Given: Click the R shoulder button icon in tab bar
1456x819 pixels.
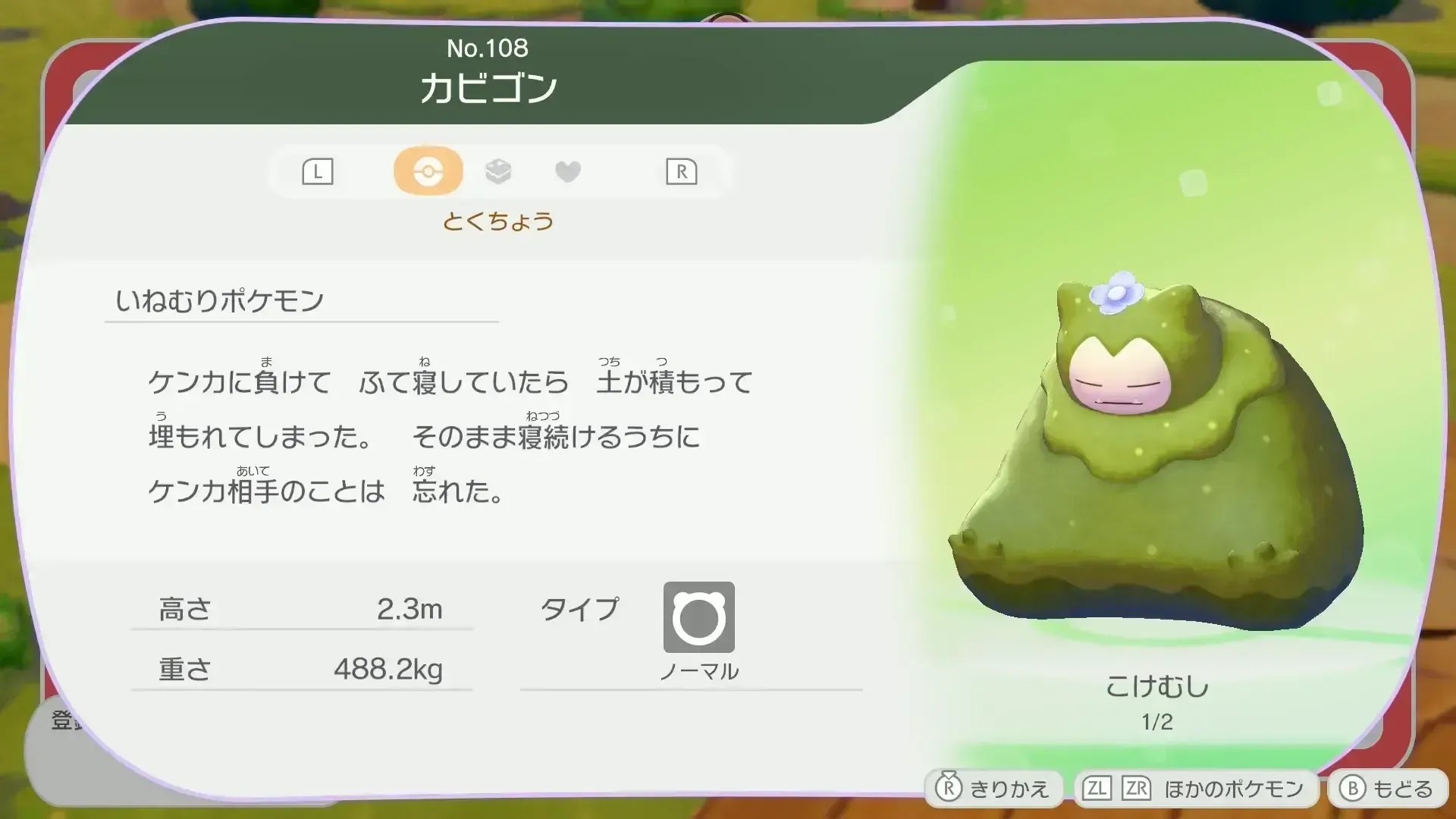Looking at the screenshot, I should point(682,171).
